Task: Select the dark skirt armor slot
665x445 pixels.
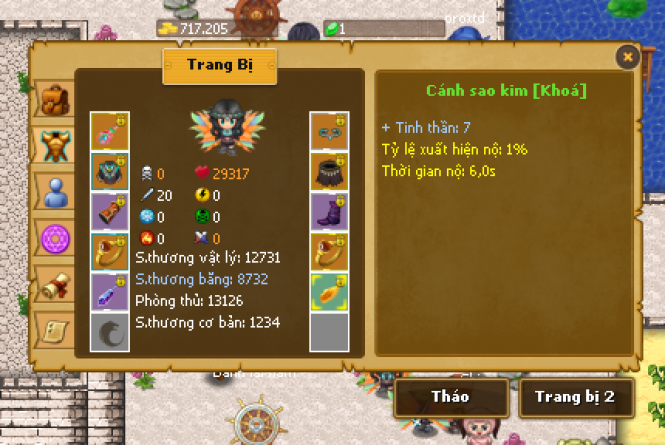Action: [x=329, y=171]
